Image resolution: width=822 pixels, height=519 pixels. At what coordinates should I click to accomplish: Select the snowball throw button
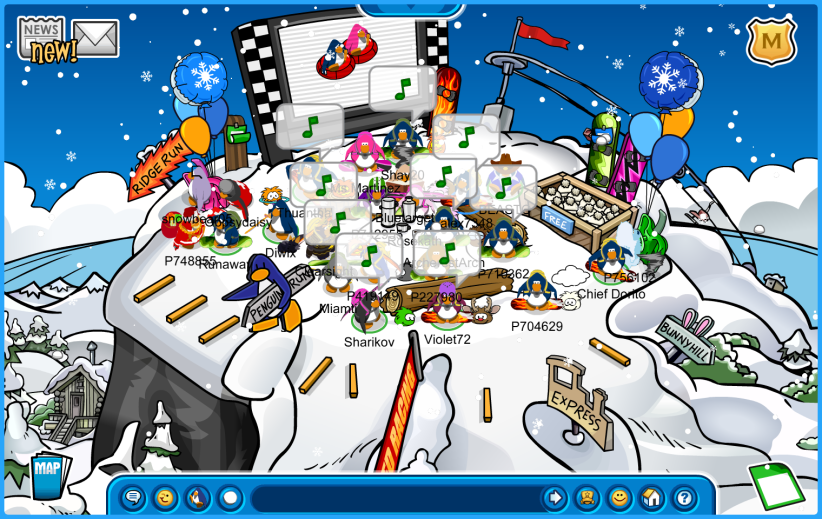tap(230, 497)
